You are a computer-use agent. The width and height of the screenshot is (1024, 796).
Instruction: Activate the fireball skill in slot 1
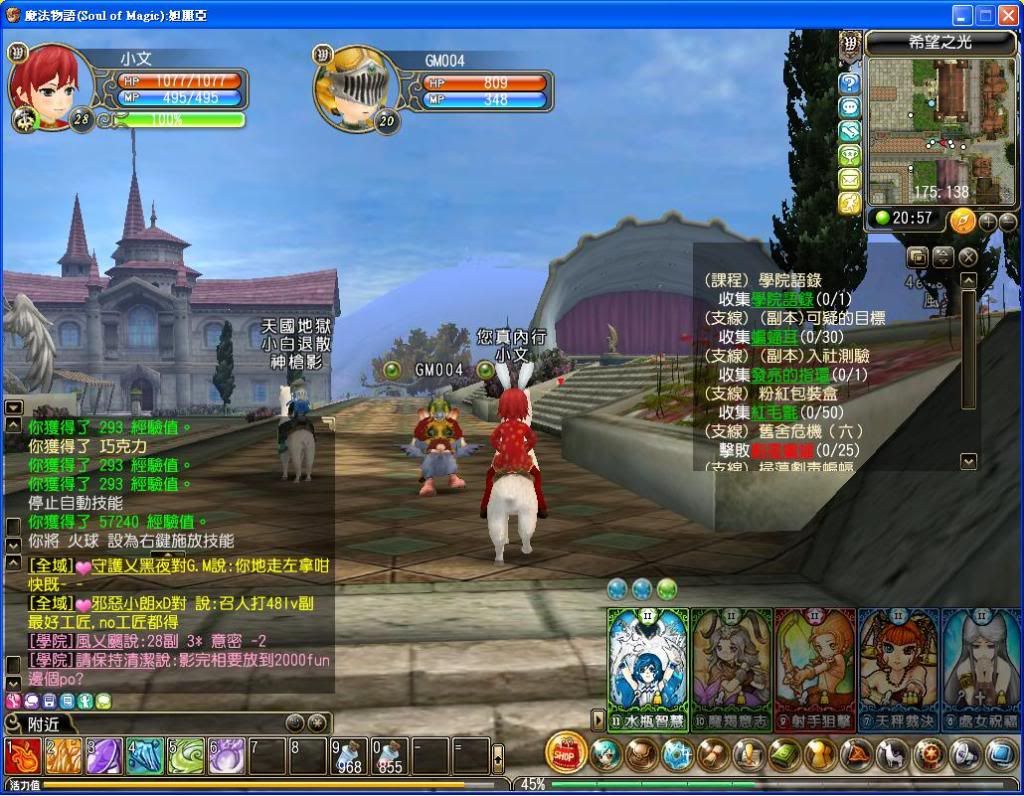(20, 756)
